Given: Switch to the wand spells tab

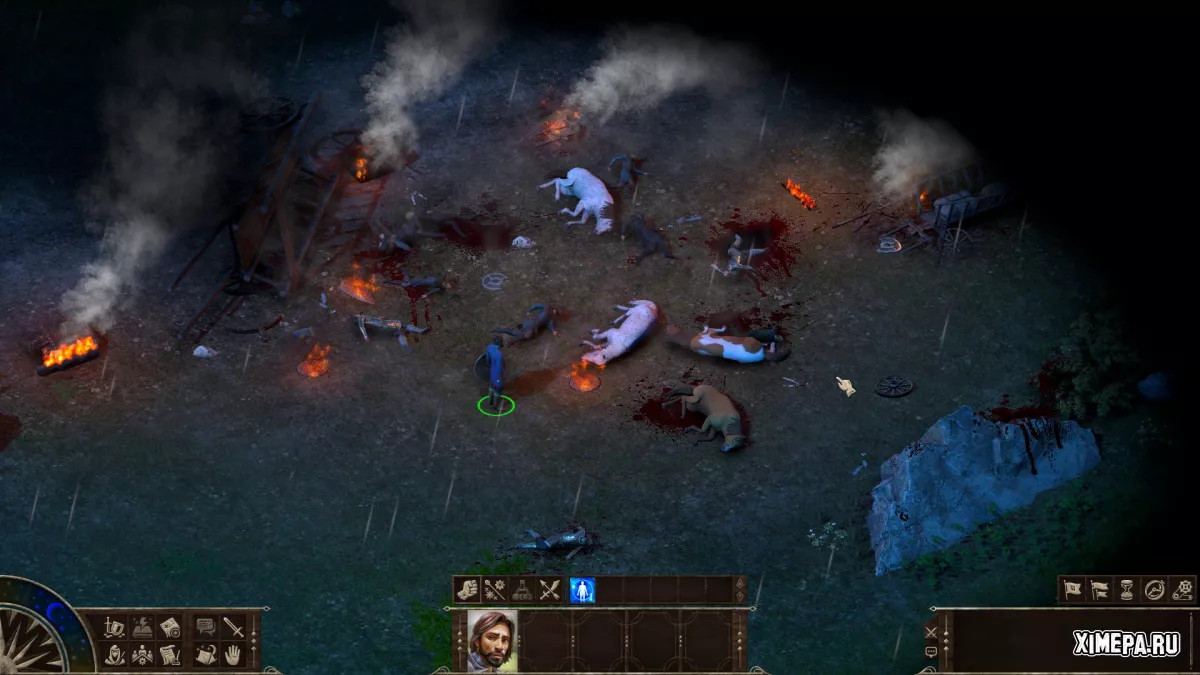Looking at the screenshot, I should (x=494, y=590).
